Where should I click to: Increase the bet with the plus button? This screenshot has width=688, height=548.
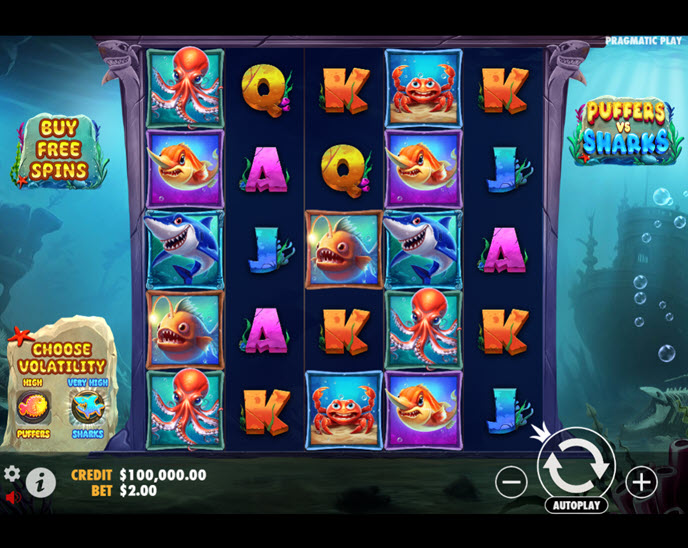(x=641, y=482)
